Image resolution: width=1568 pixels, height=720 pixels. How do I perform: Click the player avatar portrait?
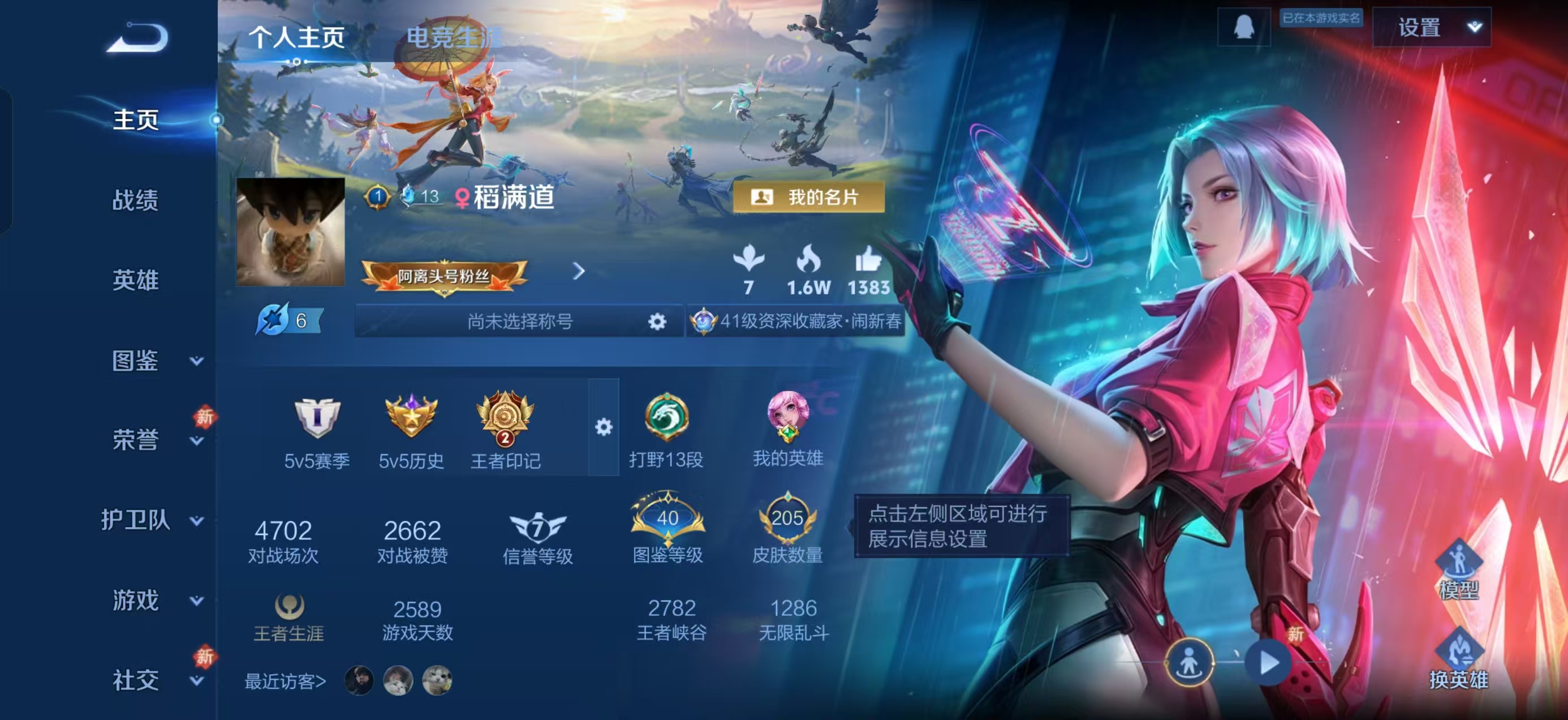(x=290, y=232)
